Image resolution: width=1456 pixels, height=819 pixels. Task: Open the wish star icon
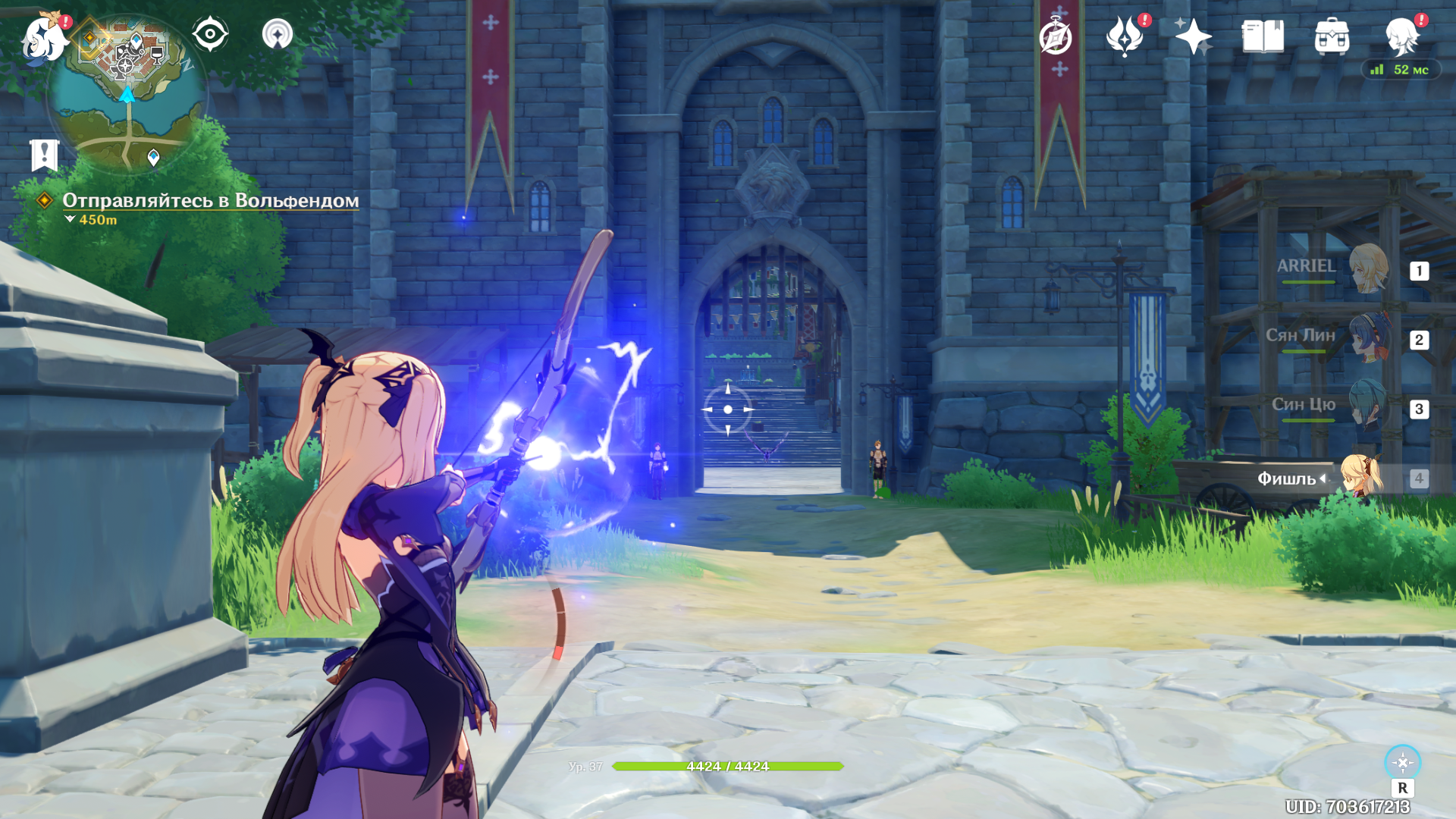(1193, 36)
